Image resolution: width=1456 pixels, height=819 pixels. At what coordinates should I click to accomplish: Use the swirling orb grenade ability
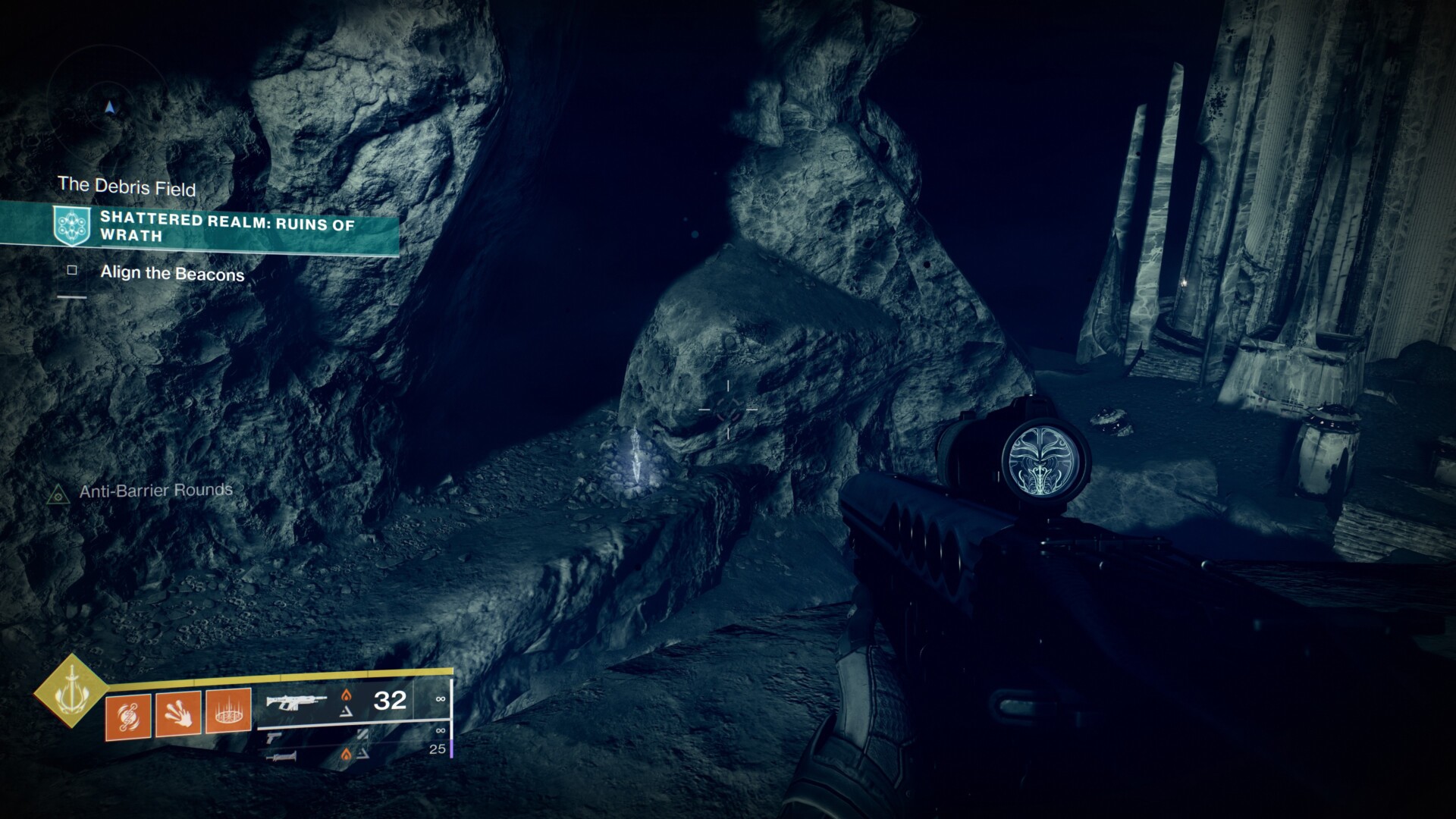pyautogui.click(x=129, y=714)
